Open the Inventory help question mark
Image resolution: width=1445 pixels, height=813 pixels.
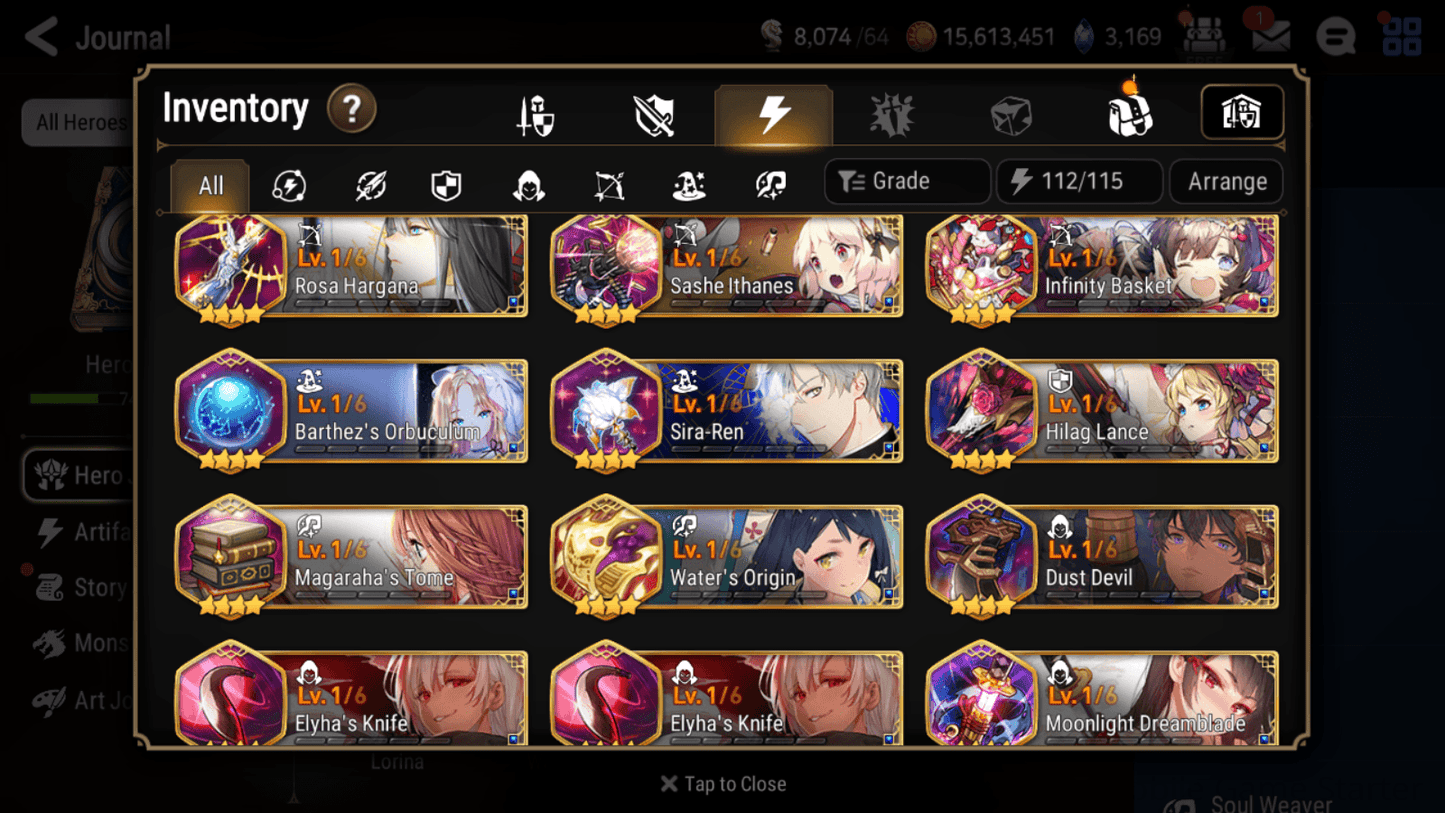pyautogui.click(x=351, y=110)
